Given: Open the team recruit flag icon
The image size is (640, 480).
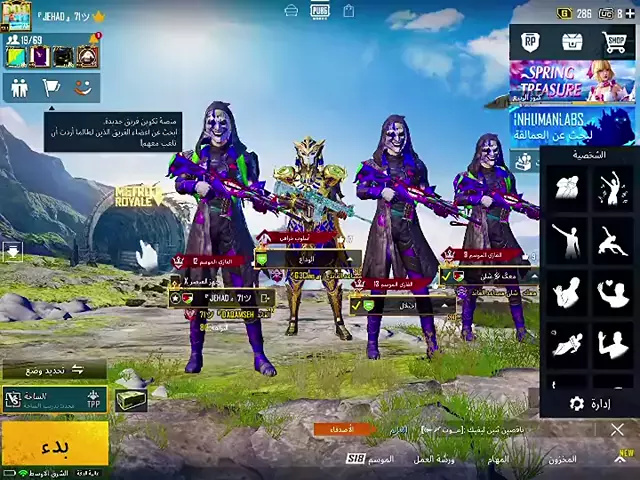Looking at the screenshot, I should tap(50, 88).
